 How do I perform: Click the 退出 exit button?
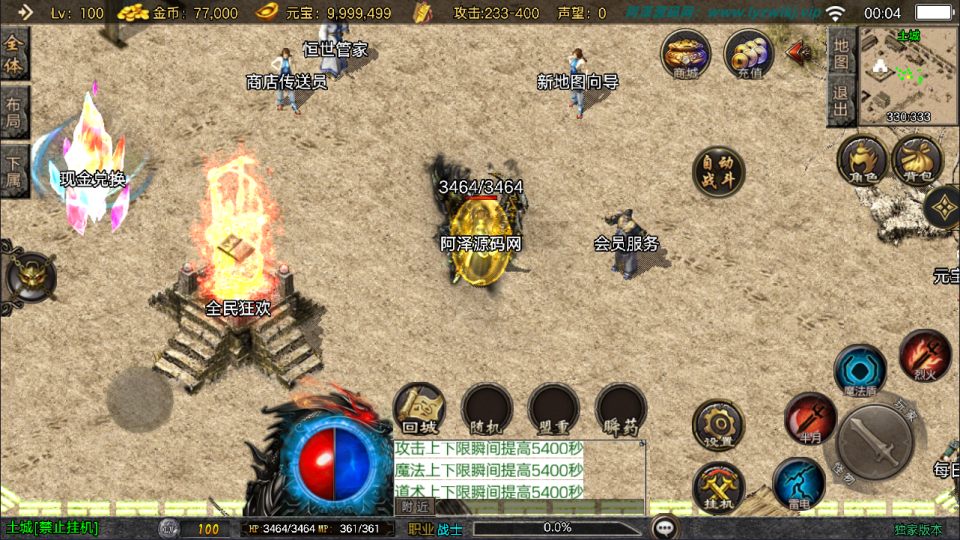pos(841,102)
